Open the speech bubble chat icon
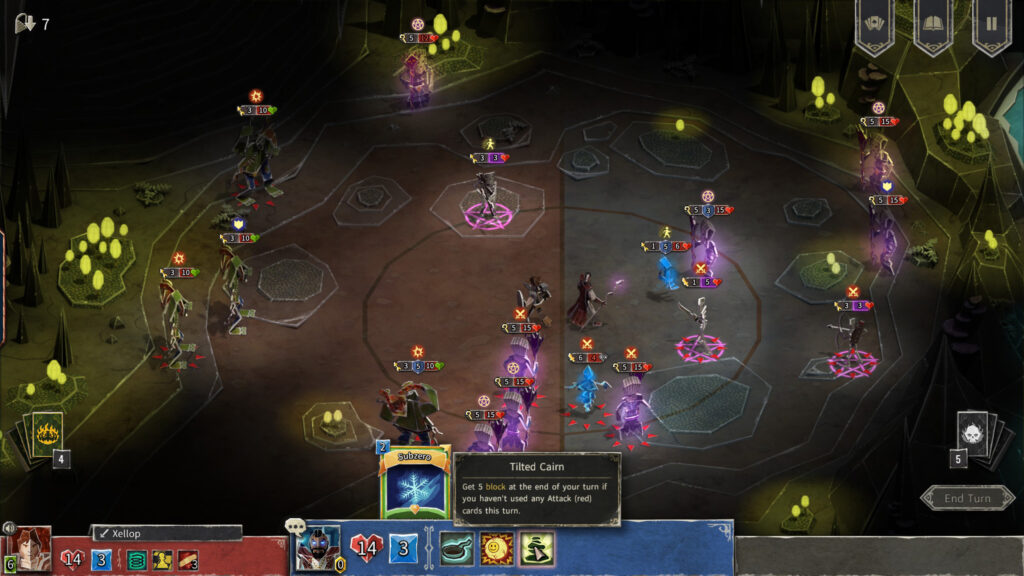 tap(295, 526)
